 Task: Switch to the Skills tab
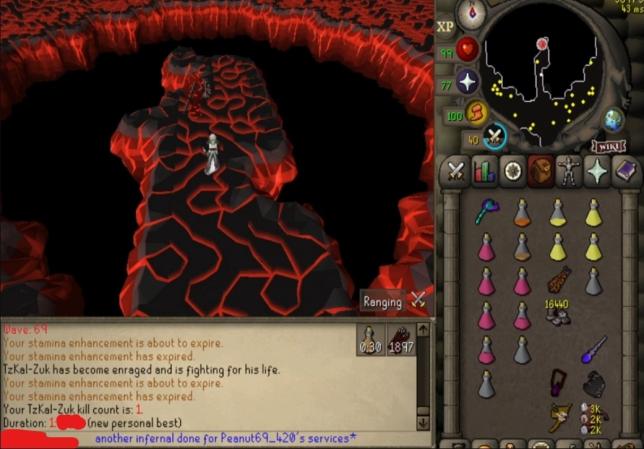pos(484,170)
